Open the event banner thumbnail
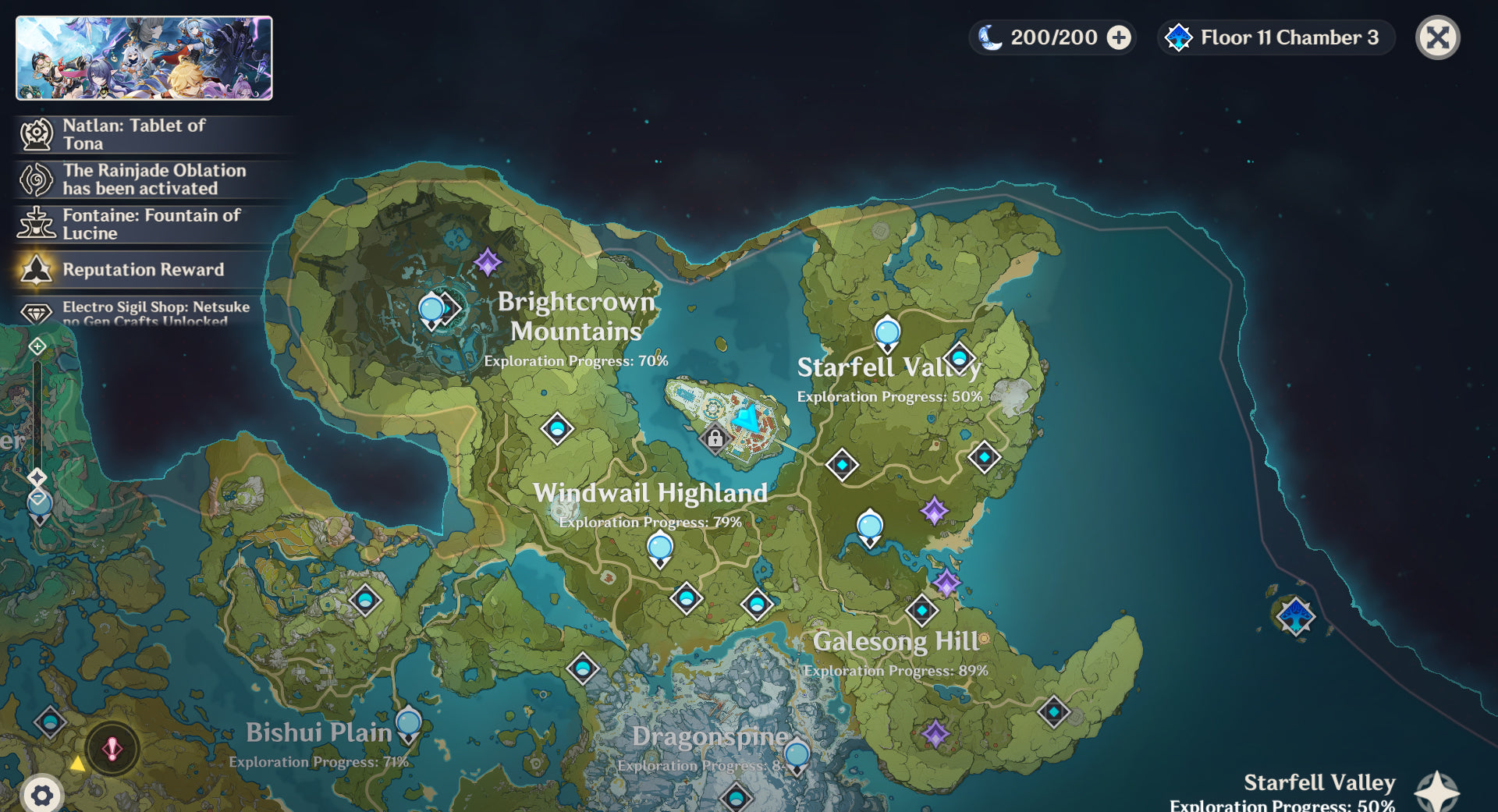The image size is (1498, 812). click(x=144, y=59)
